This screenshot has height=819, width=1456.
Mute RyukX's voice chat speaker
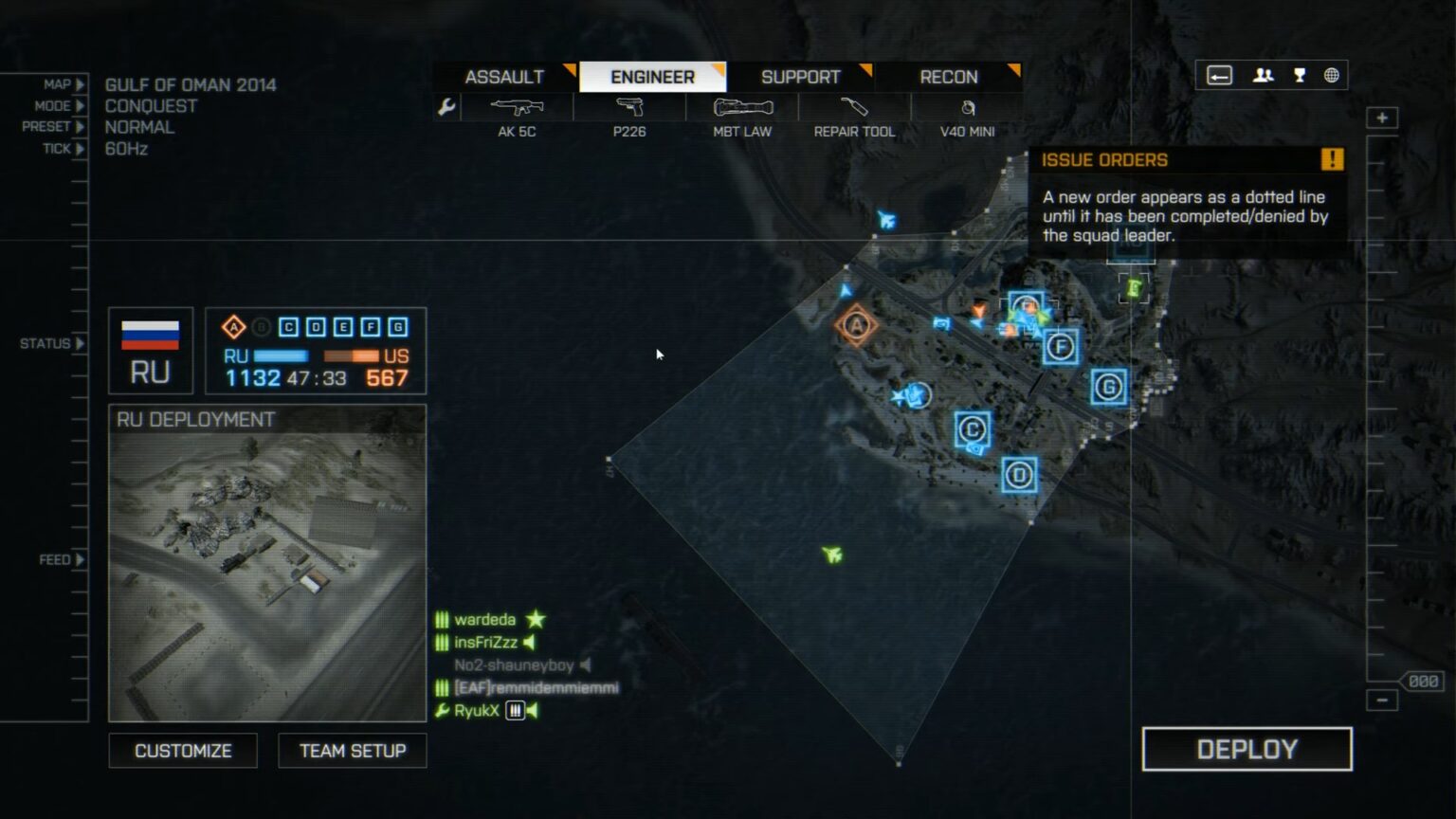point(531,709)
